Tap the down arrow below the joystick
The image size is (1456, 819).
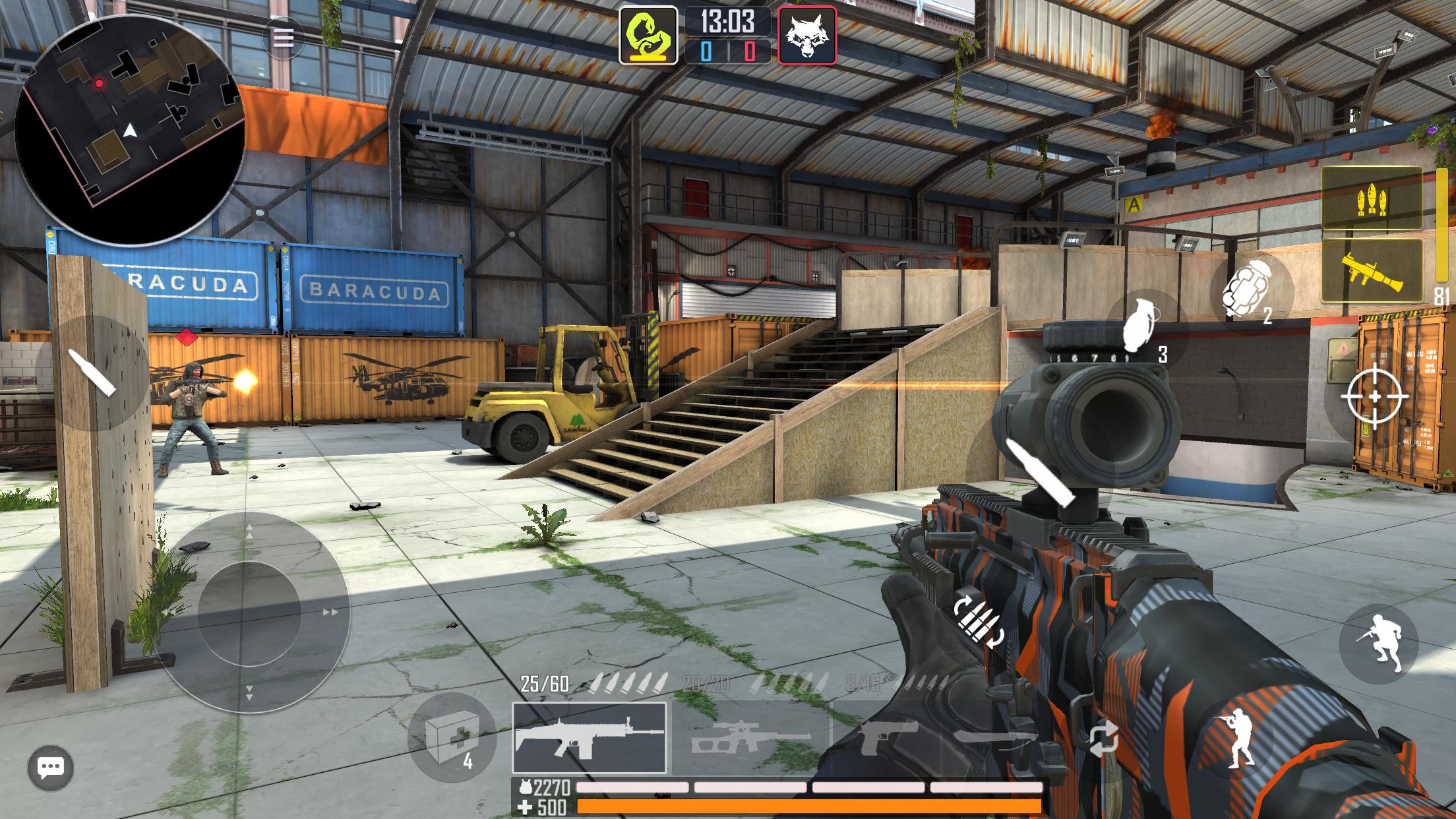click(x=251, y=694)
